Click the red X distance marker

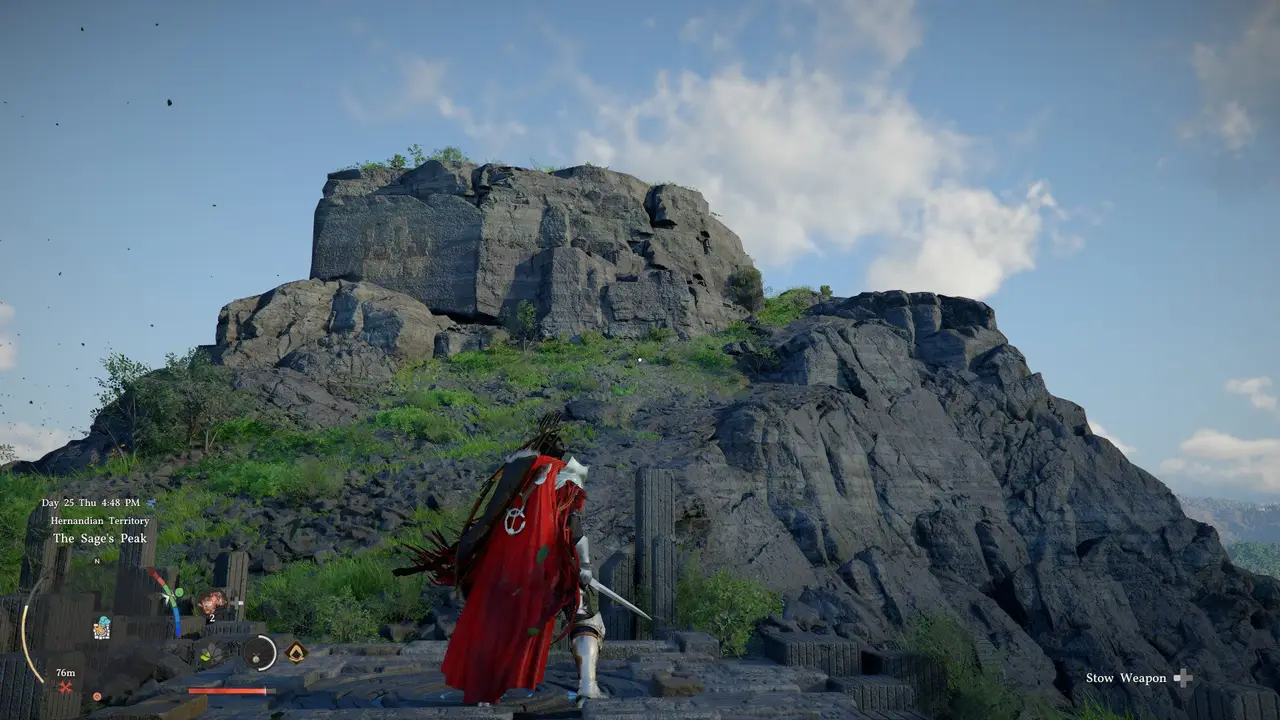click(x=65, y=687)
